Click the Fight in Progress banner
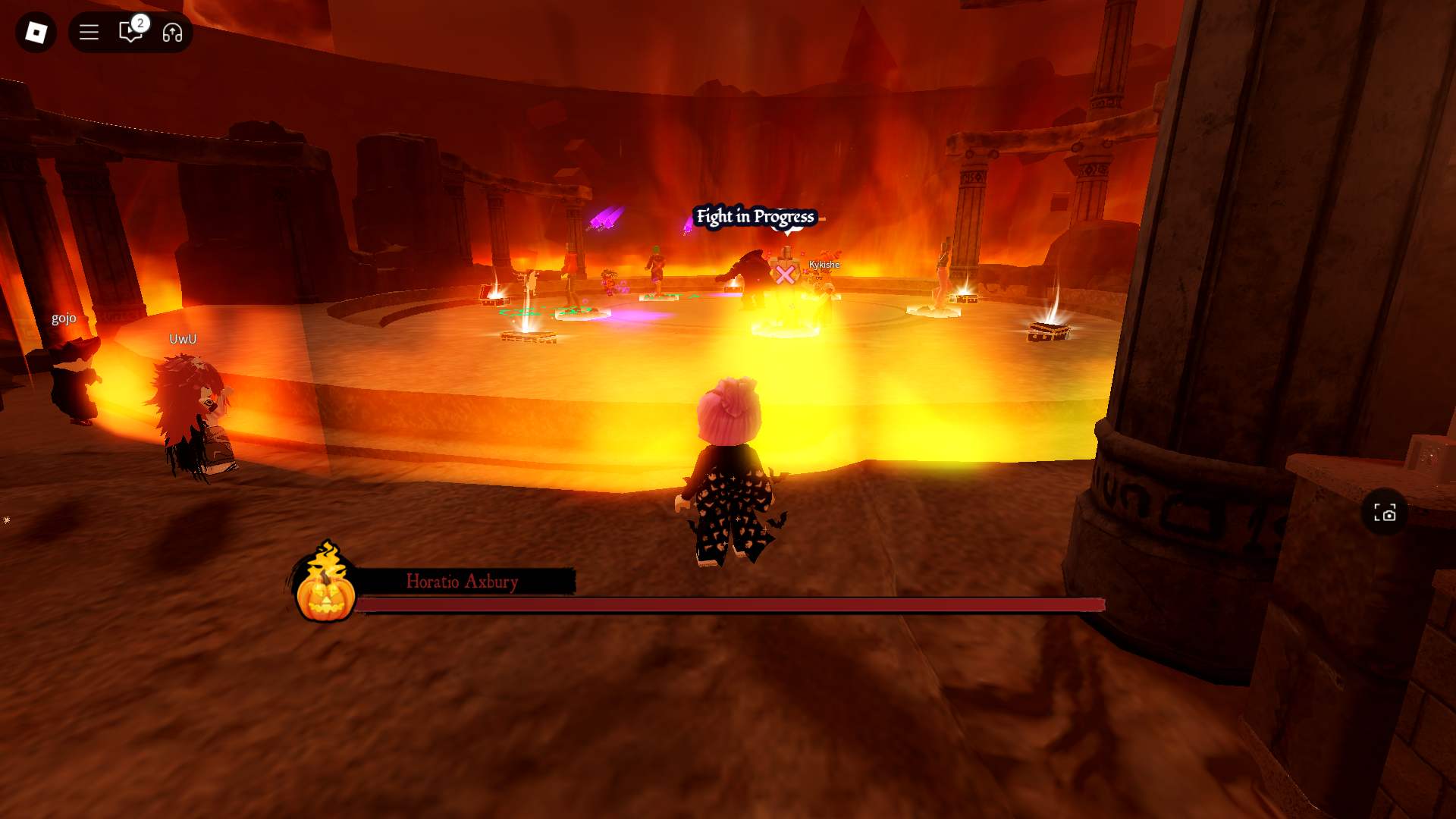This screenshot has height=819, width=1456. tap(755, 216)
